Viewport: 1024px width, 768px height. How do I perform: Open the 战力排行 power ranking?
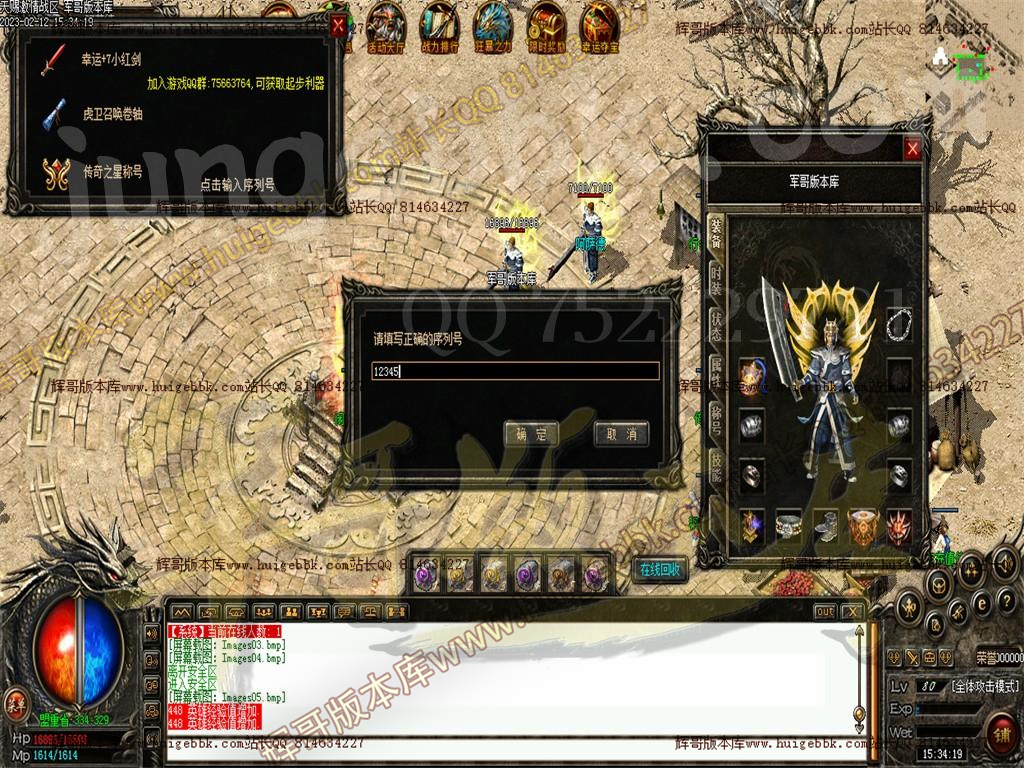[x=439, y=24]
